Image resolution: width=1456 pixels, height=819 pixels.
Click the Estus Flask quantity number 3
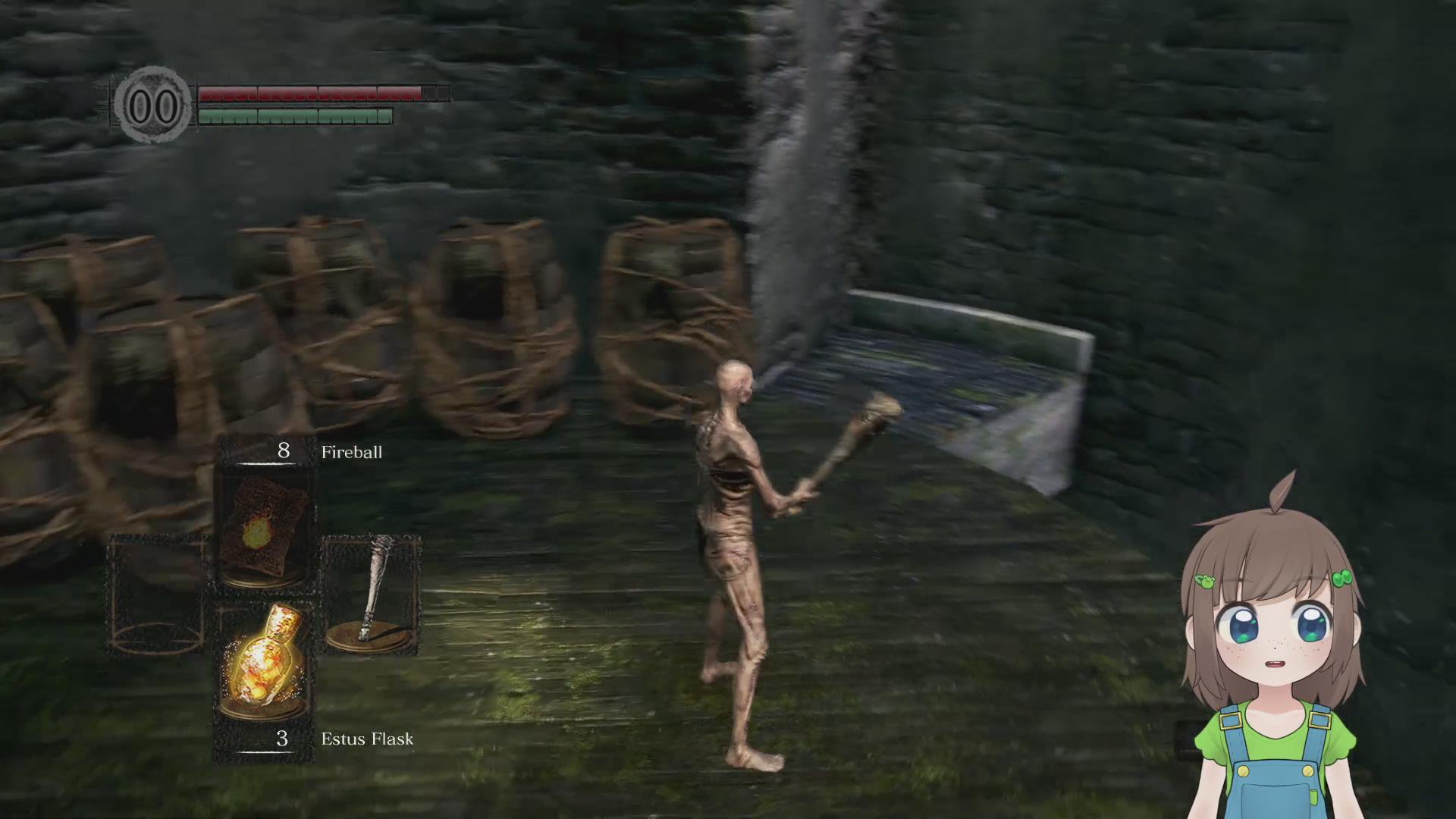click(281, 739)
